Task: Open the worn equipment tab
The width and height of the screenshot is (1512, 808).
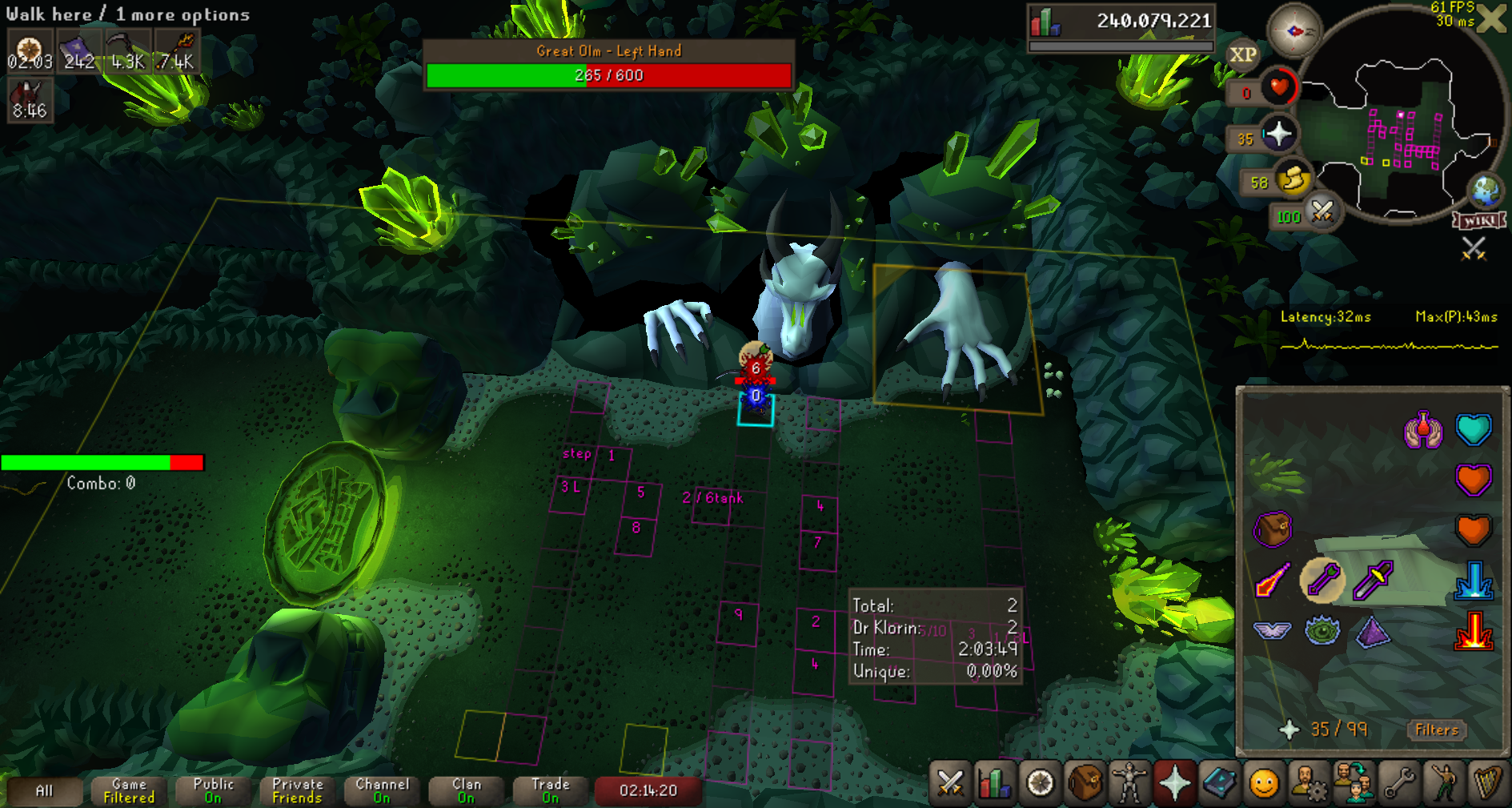Action: 1129,783
